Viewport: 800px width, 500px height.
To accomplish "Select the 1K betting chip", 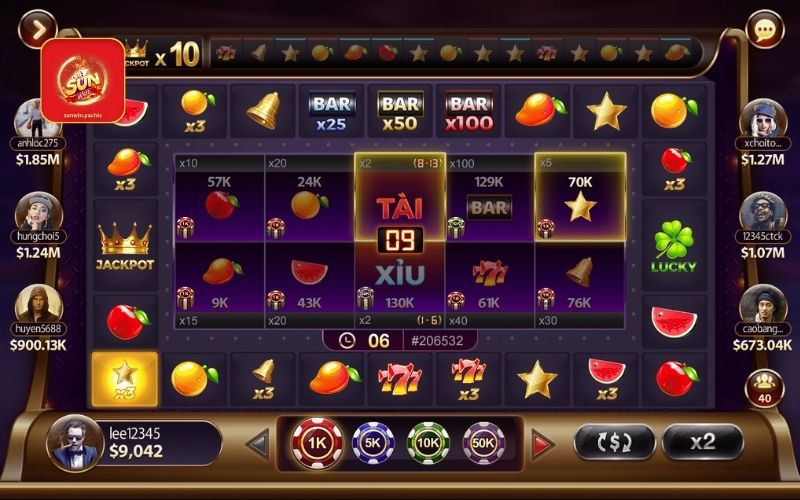I will [x=316, y=443].
